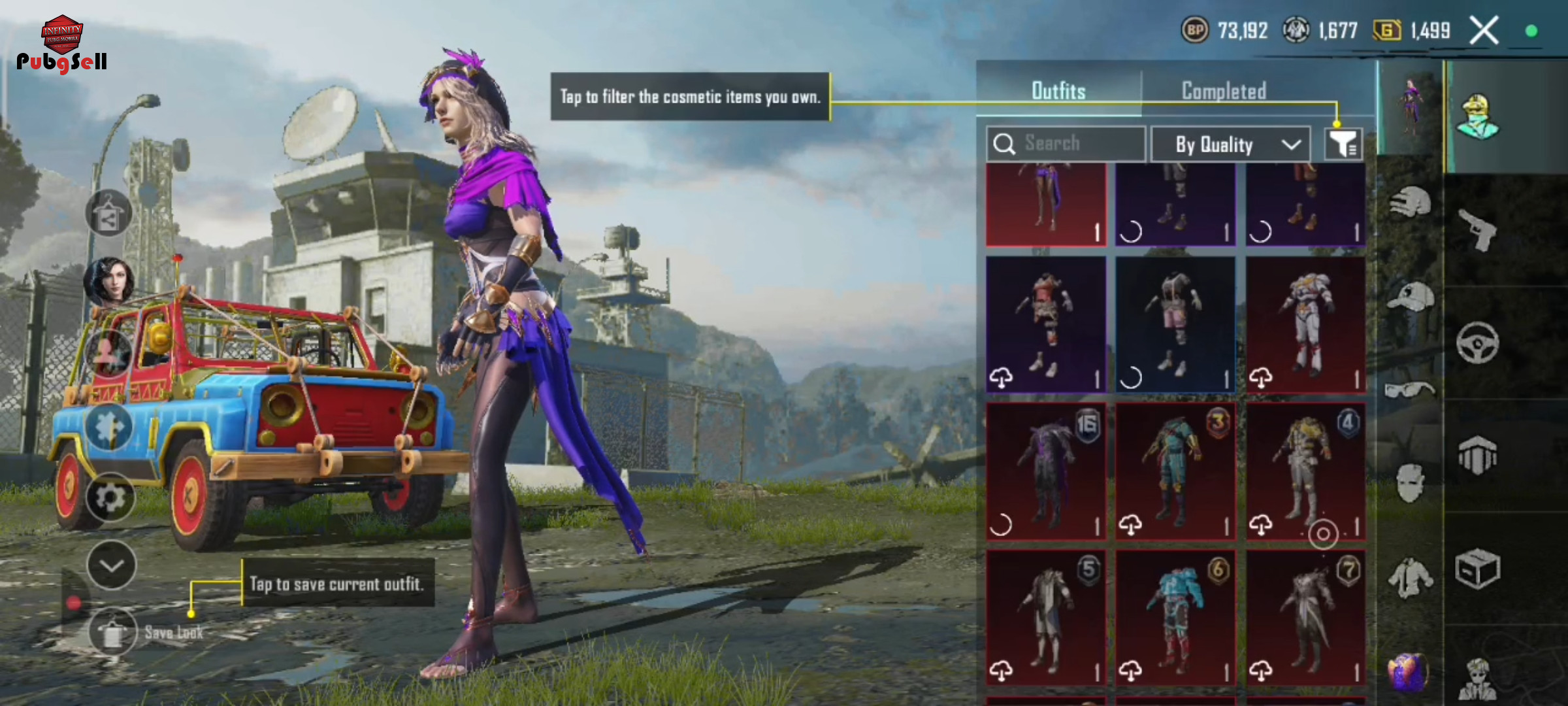Click the outfit Search field
The width and height of the screenshot is (1568, 706).
[1066, 143]
